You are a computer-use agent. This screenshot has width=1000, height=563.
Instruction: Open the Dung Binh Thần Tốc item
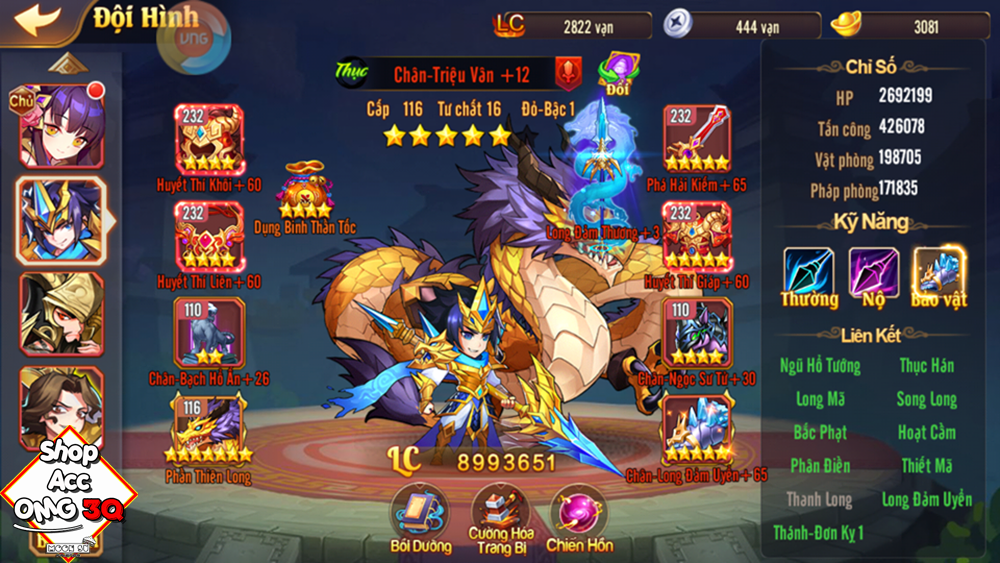(x=304, y=192)
